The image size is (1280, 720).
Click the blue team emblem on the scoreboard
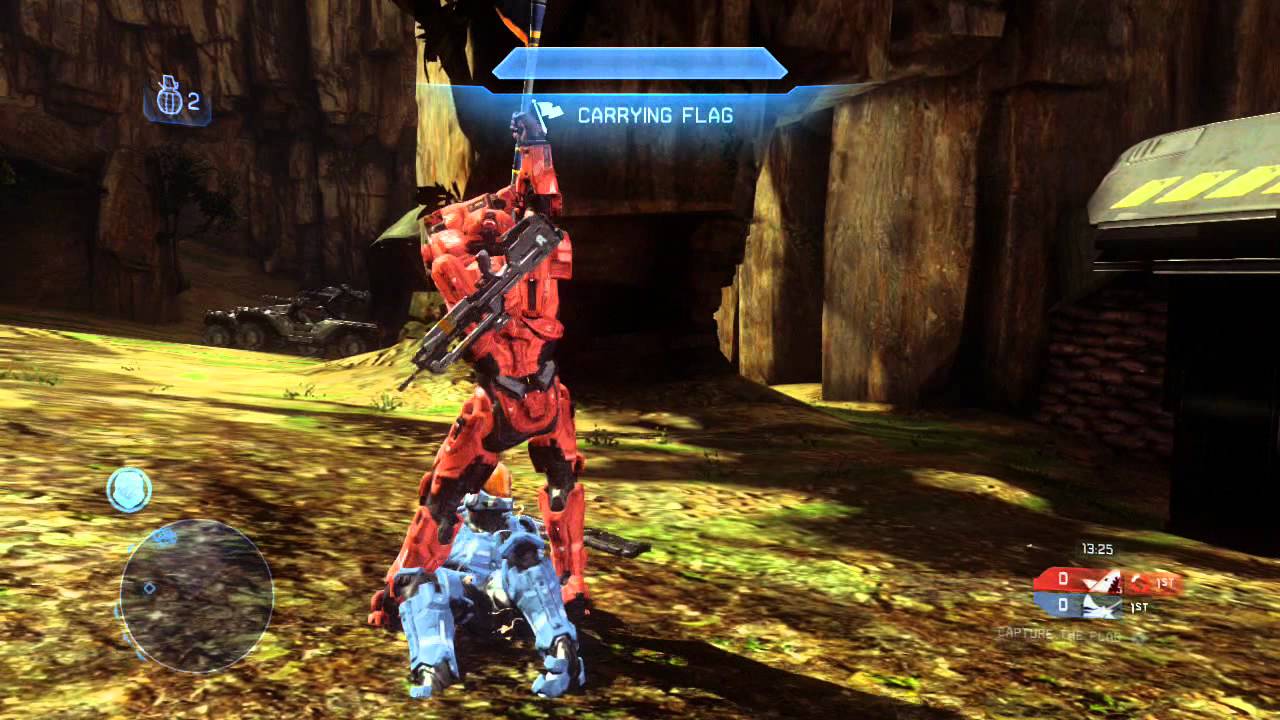pyautogui.click(x=1101, y=605)
